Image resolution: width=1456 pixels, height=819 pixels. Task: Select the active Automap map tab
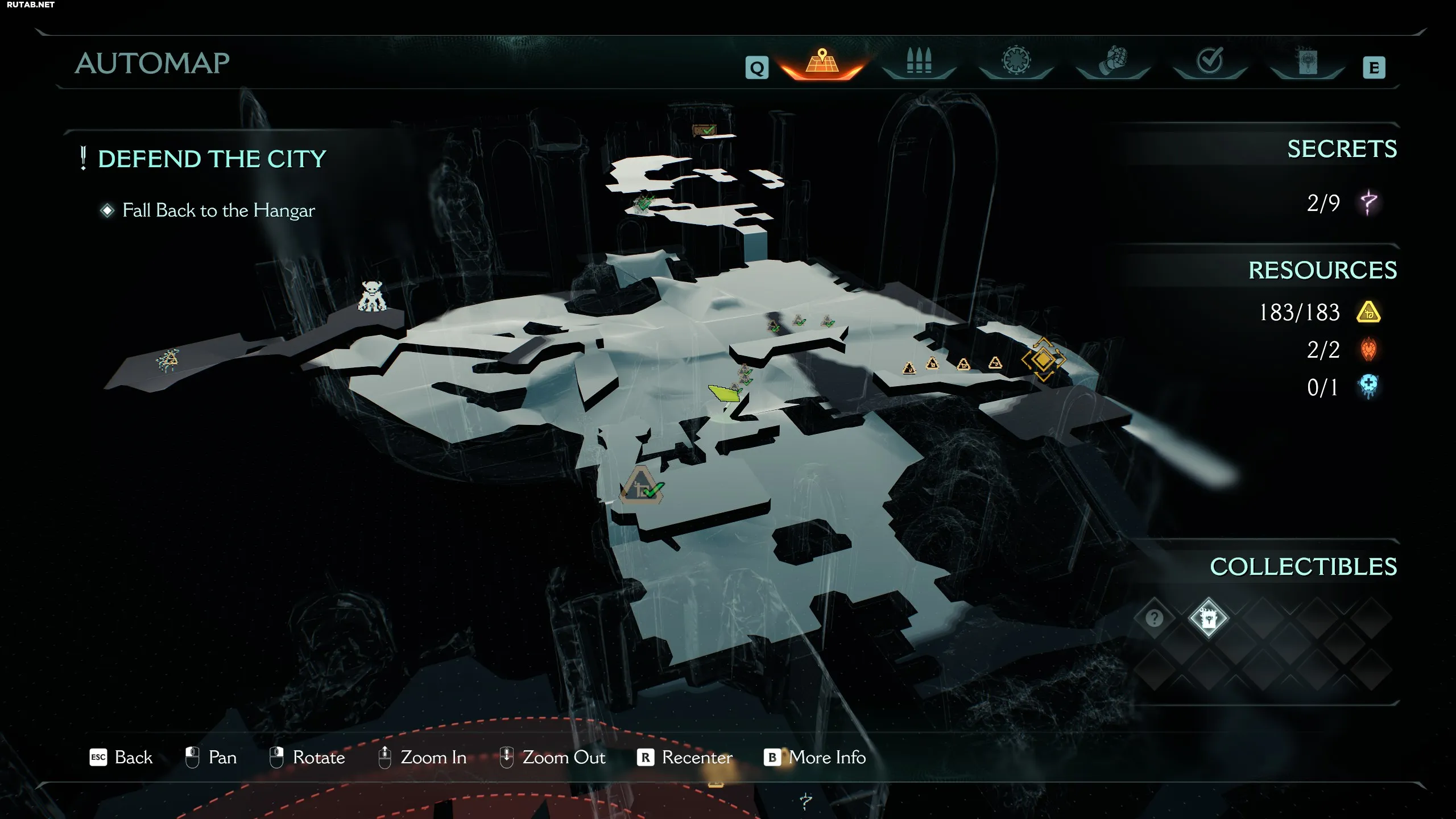822,61
